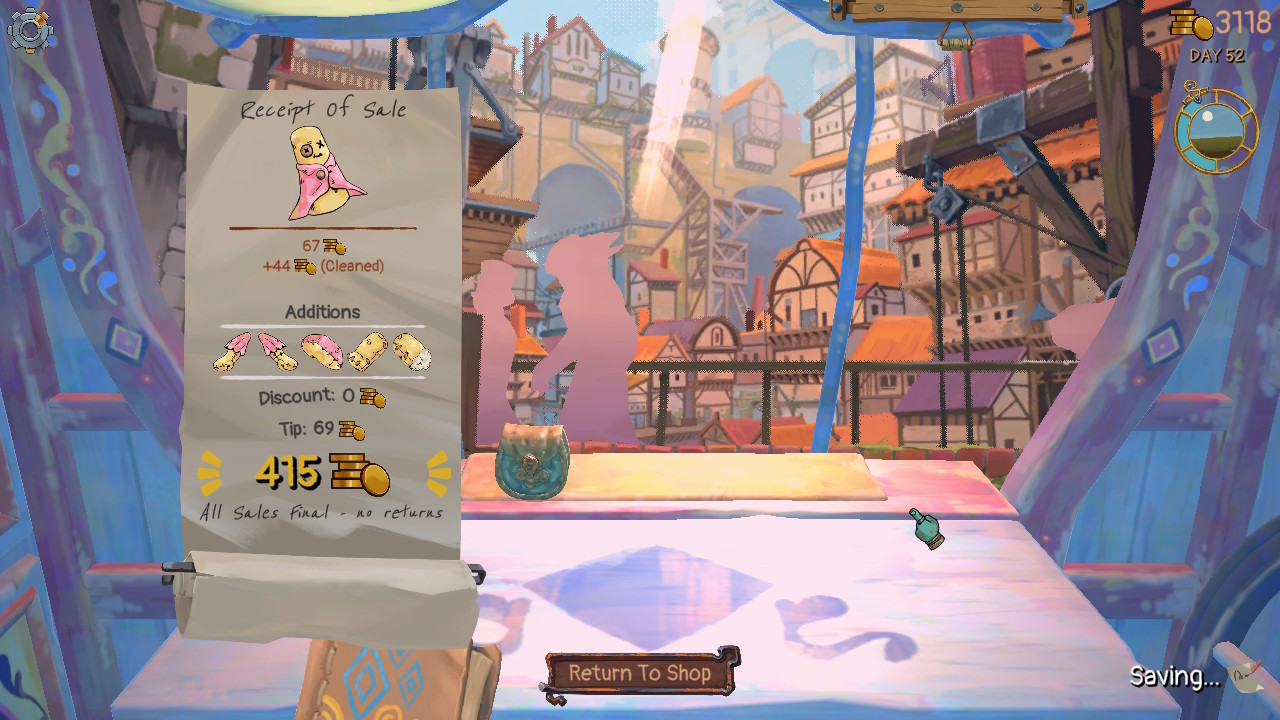The image size is (1280, 720).
Task: Open the gear settings icon
Action: coord(30,30)
